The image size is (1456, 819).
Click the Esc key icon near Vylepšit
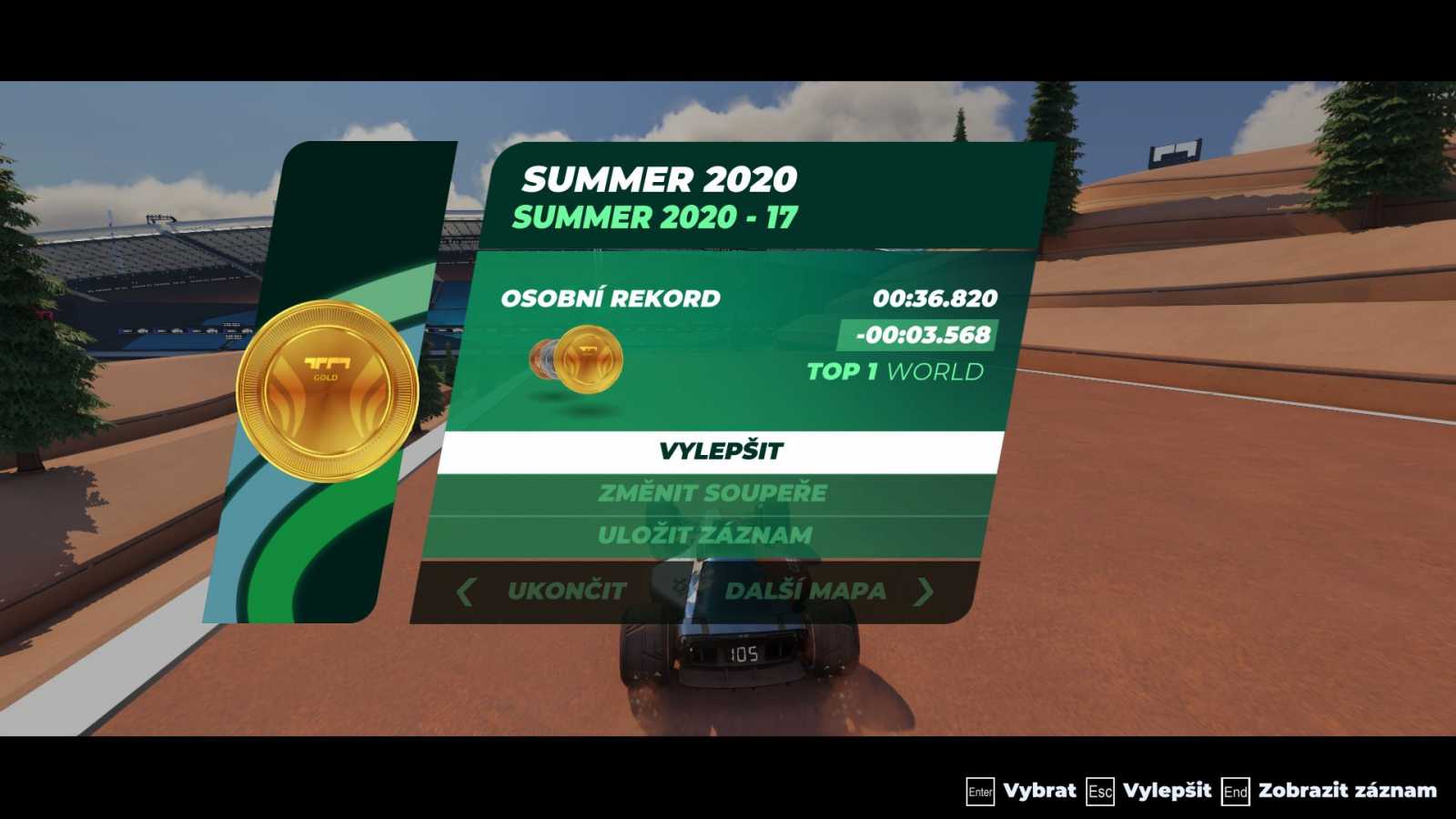(x=1099, y=791)
